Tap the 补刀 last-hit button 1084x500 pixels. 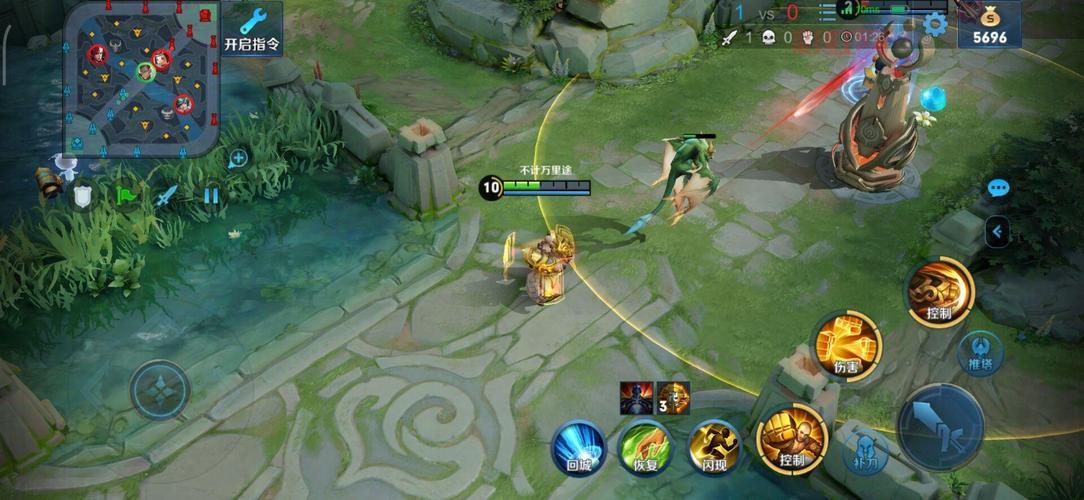point(864,450)
